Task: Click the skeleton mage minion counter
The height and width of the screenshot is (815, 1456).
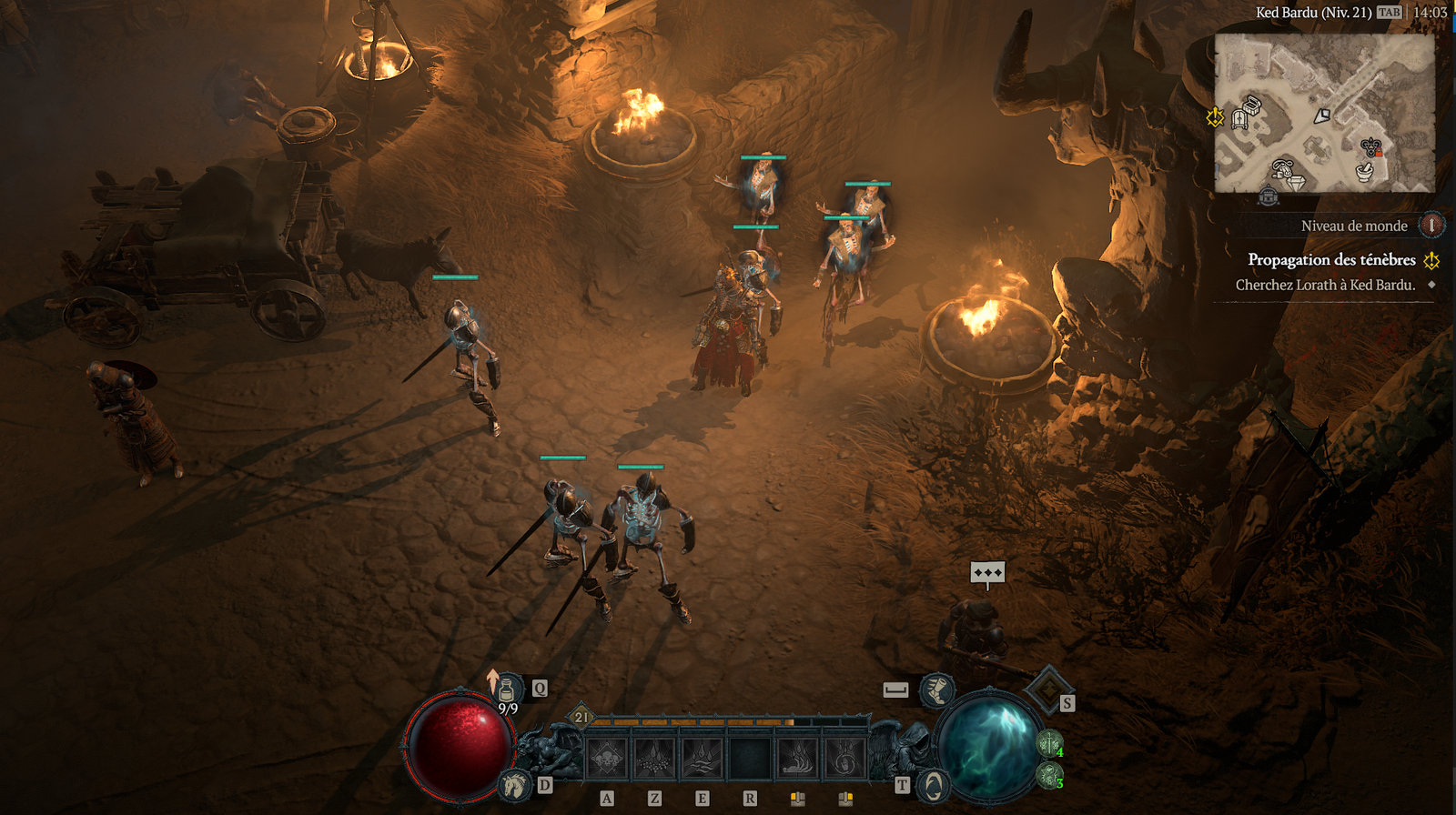Action: pyautogui.click(x=1049, y=776)
